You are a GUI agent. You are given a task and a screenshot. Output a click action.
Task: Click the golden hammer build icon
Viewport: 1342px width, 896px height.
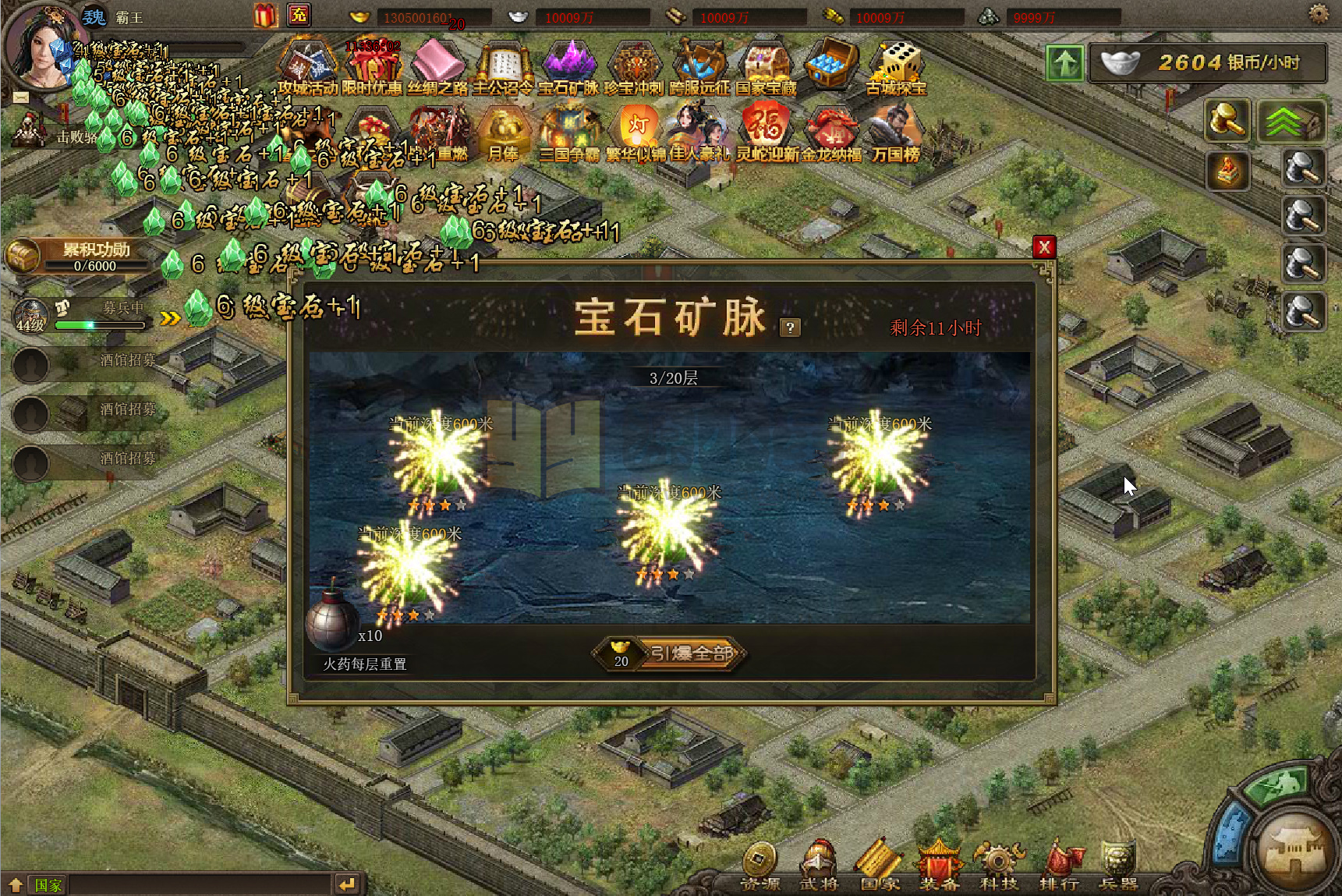click(x=1227, y=122)
